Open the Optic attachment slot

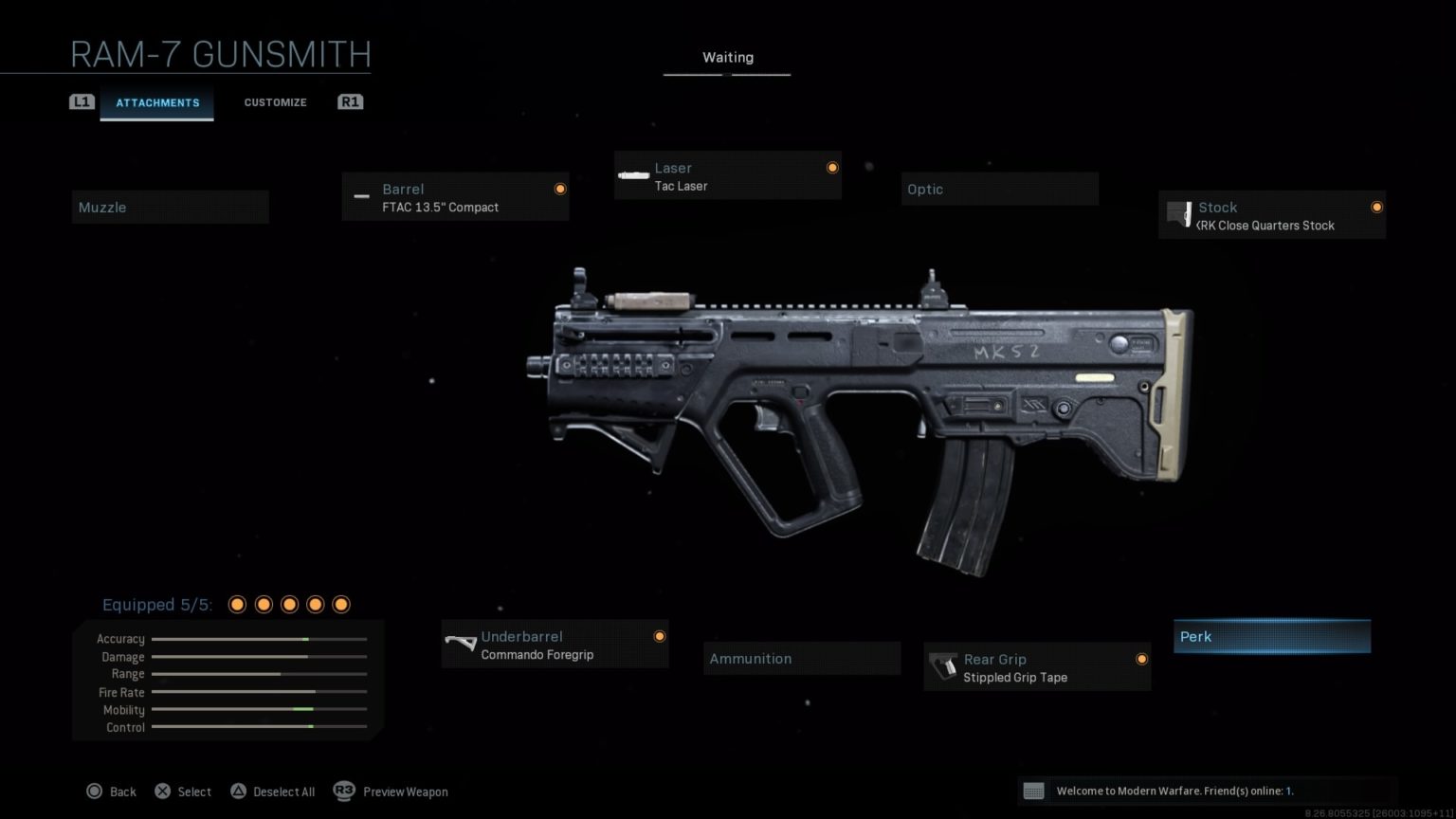pyautogui.click(x=999, y=189)
